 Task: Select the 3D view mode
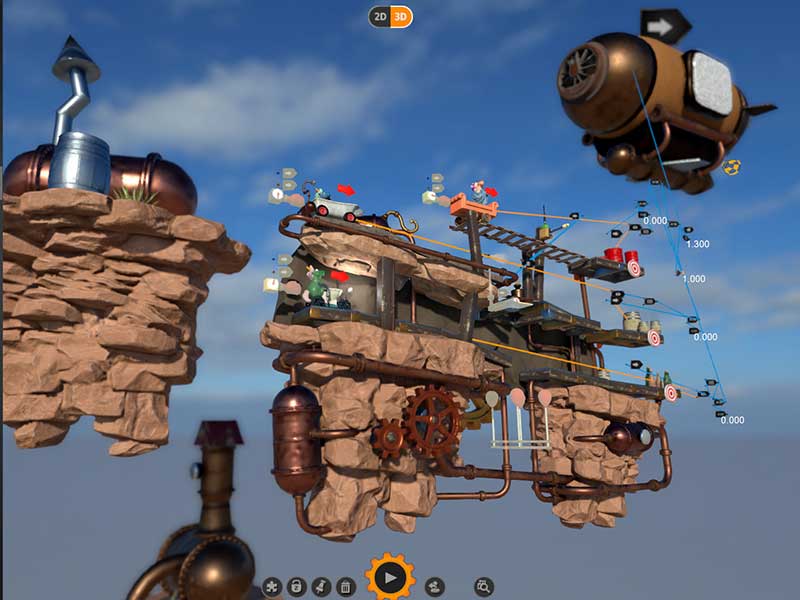pos(401,17)
